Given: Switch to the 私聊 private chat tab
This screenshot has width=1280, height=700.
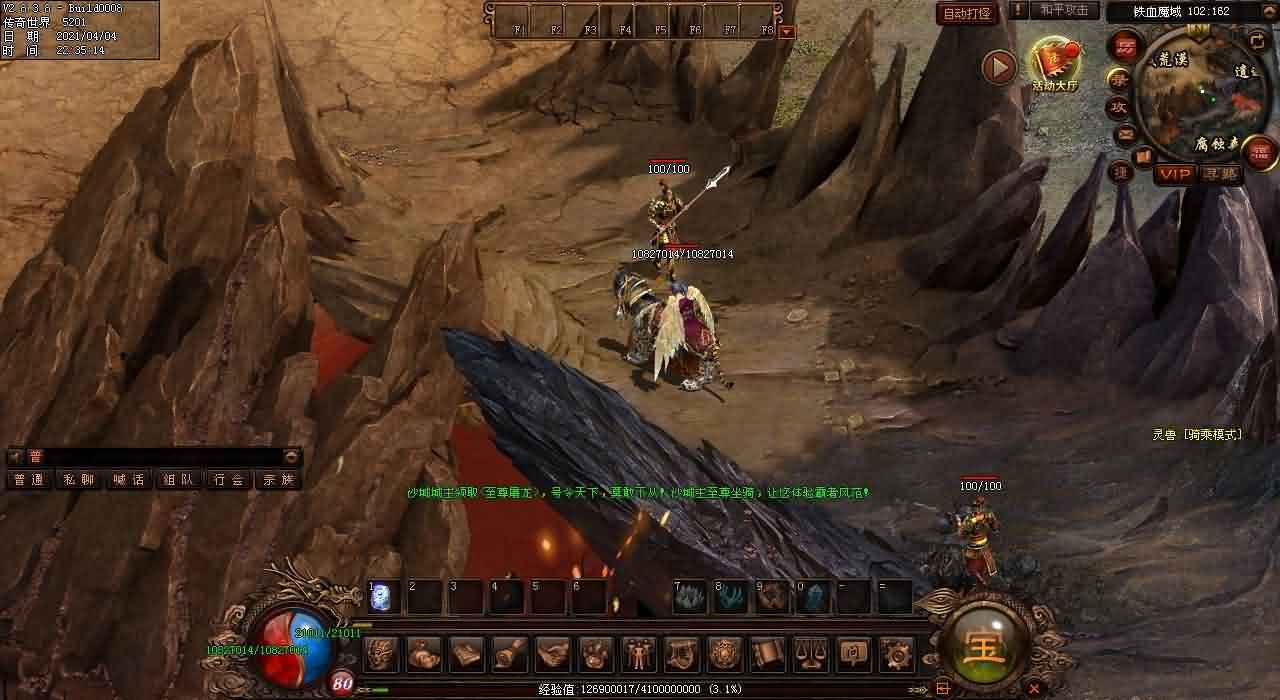Looking at the screenshot, I should pos(78,480).
